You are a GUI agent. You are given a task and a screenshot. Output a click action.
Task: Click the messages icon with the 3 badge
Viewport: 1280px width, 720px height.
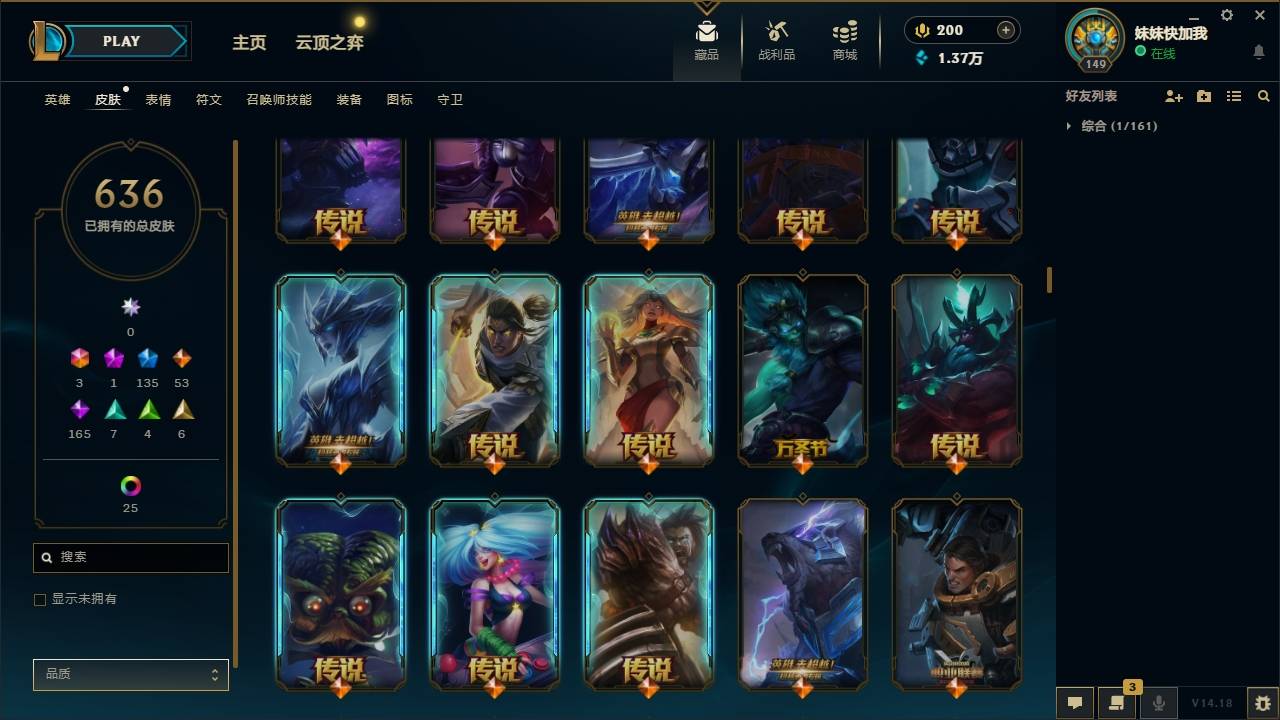click(x=1115, y=703)
